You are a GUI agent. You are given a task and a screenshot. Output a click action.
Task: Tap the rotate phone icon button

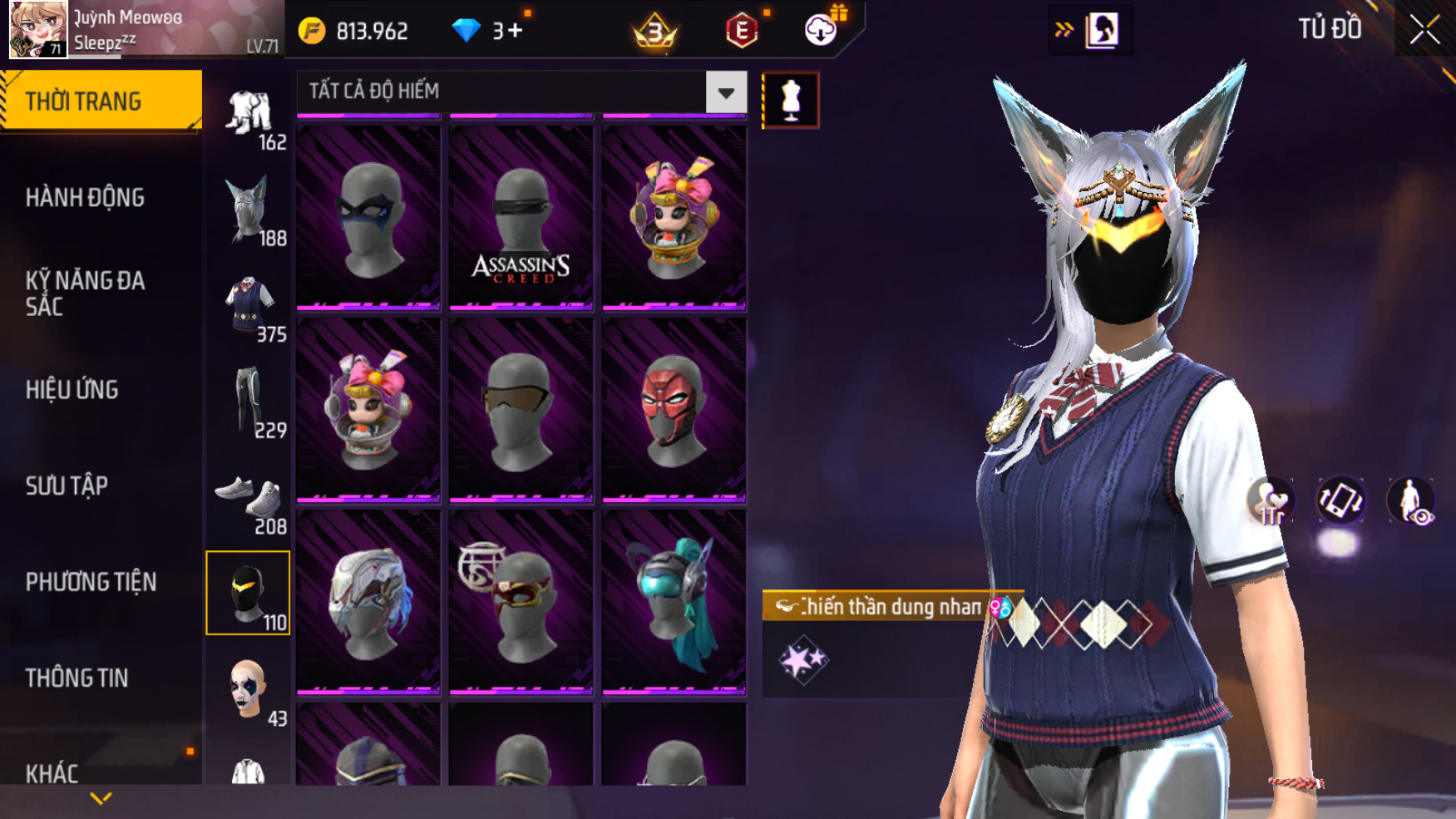[x=1340, y=501]
